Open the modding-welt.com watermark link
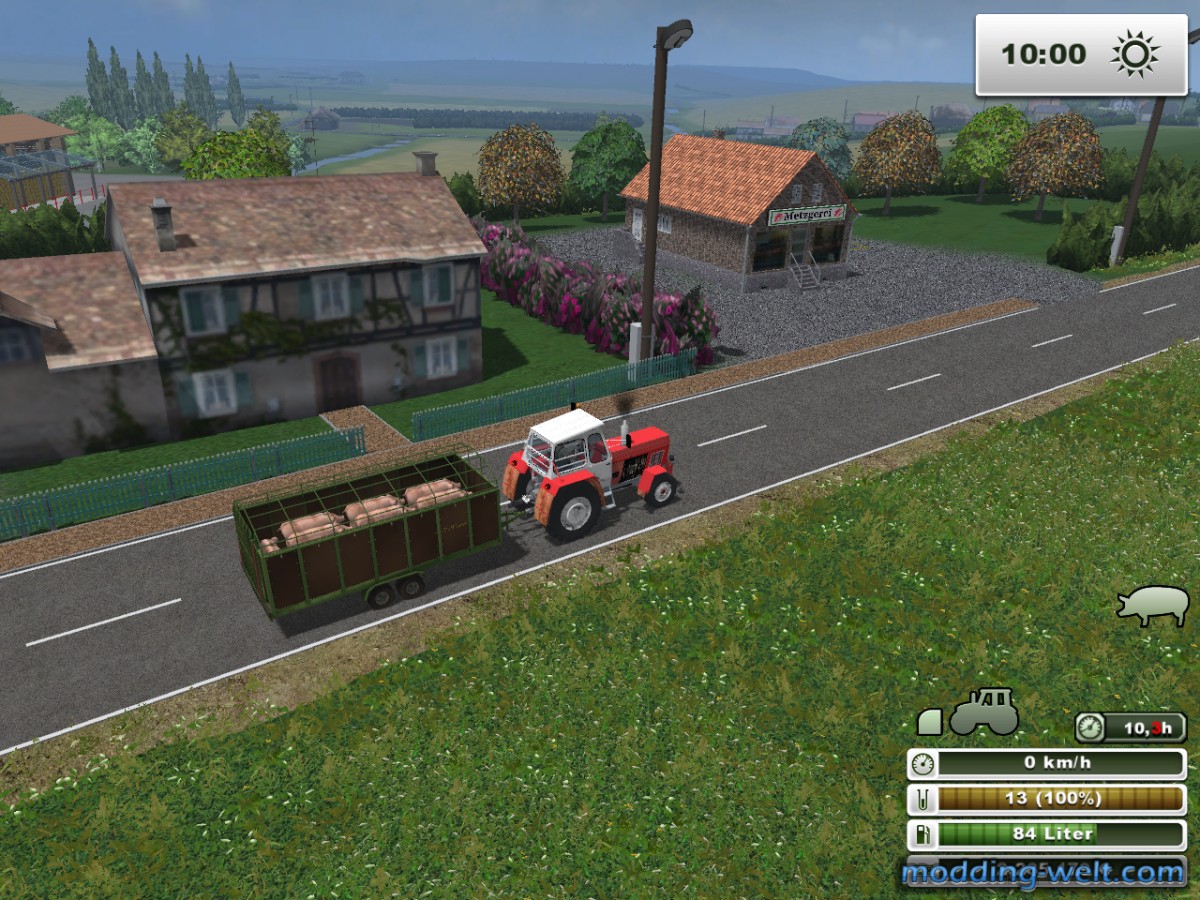This screenshot has width=1200, height=900. pyautogui.click(x=1043, y=873)
